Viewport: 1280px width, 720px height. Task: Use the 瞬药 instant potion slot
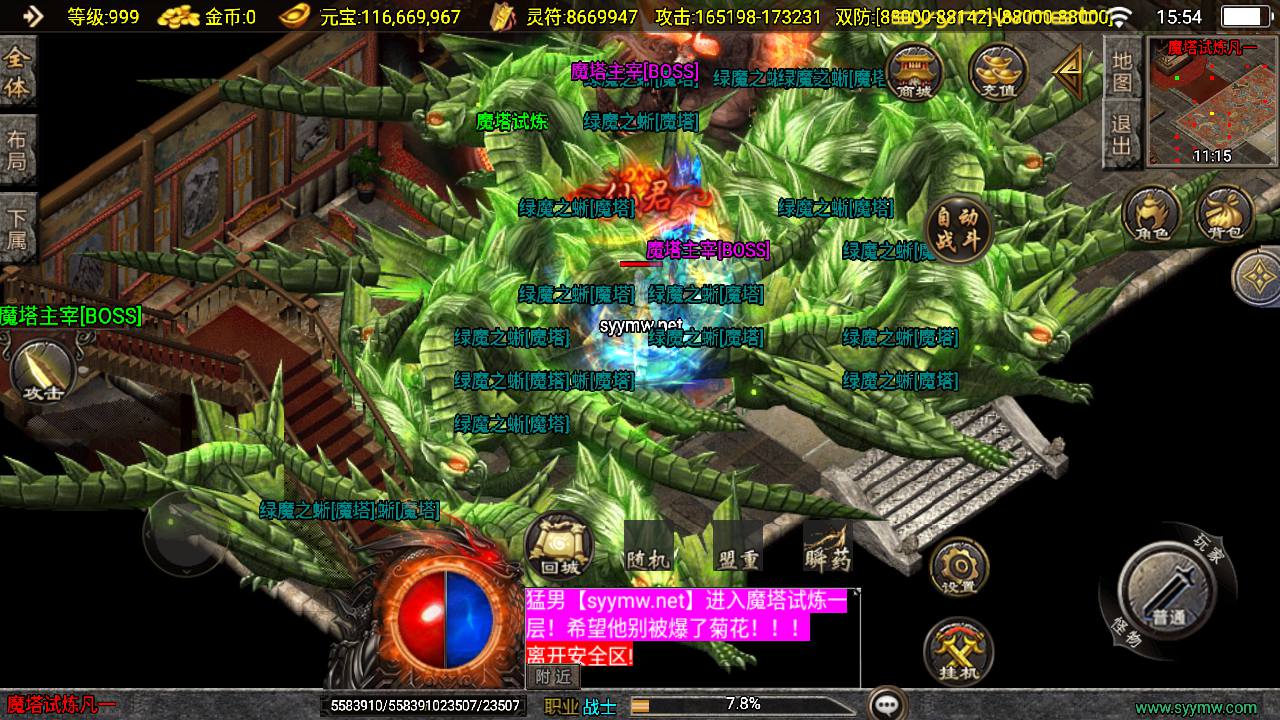coord(827,546)
